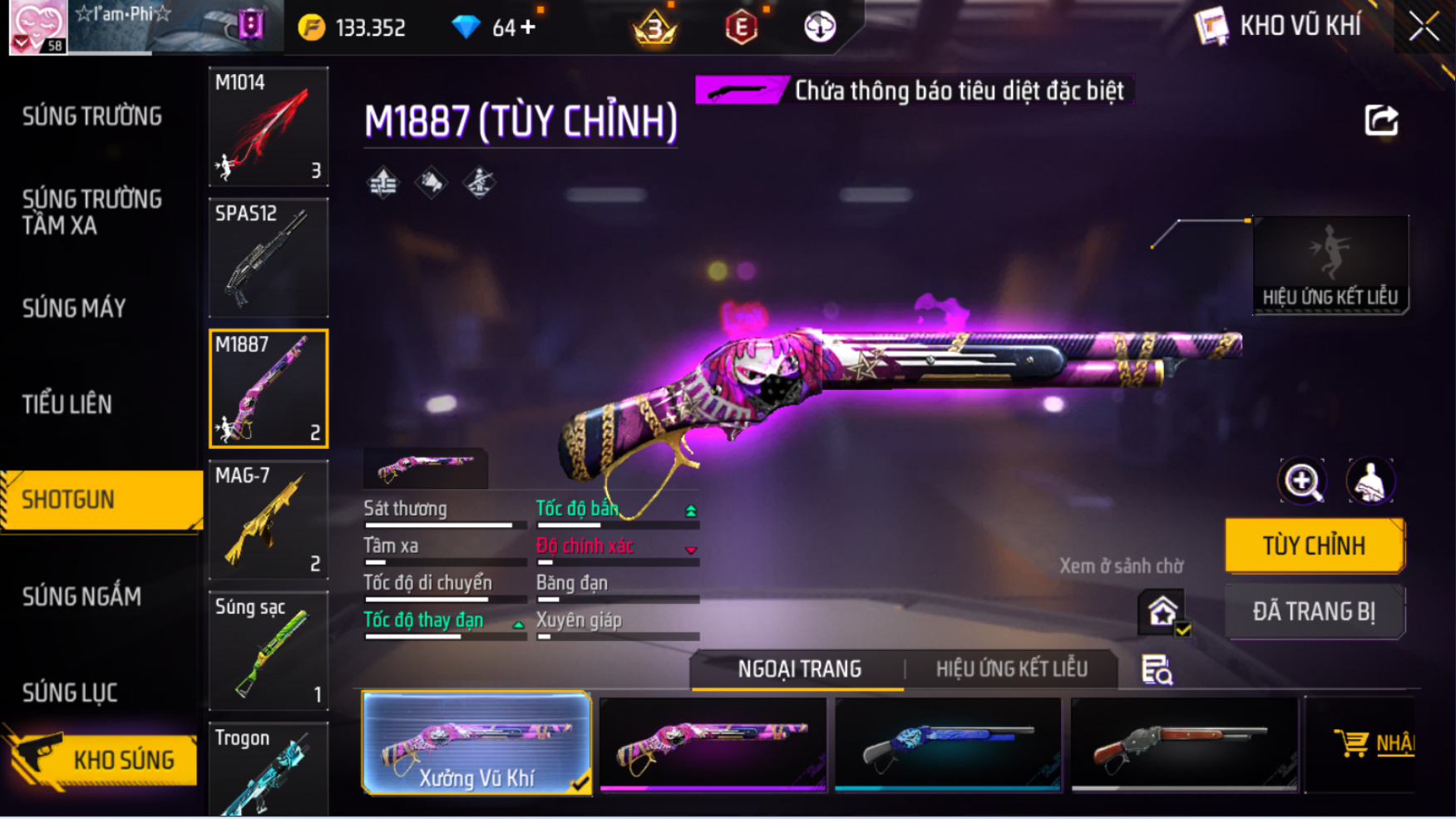Switch to the Tiểu Liên category
The height and width of the screenshot is (819, 1456).
pos(67,405)
